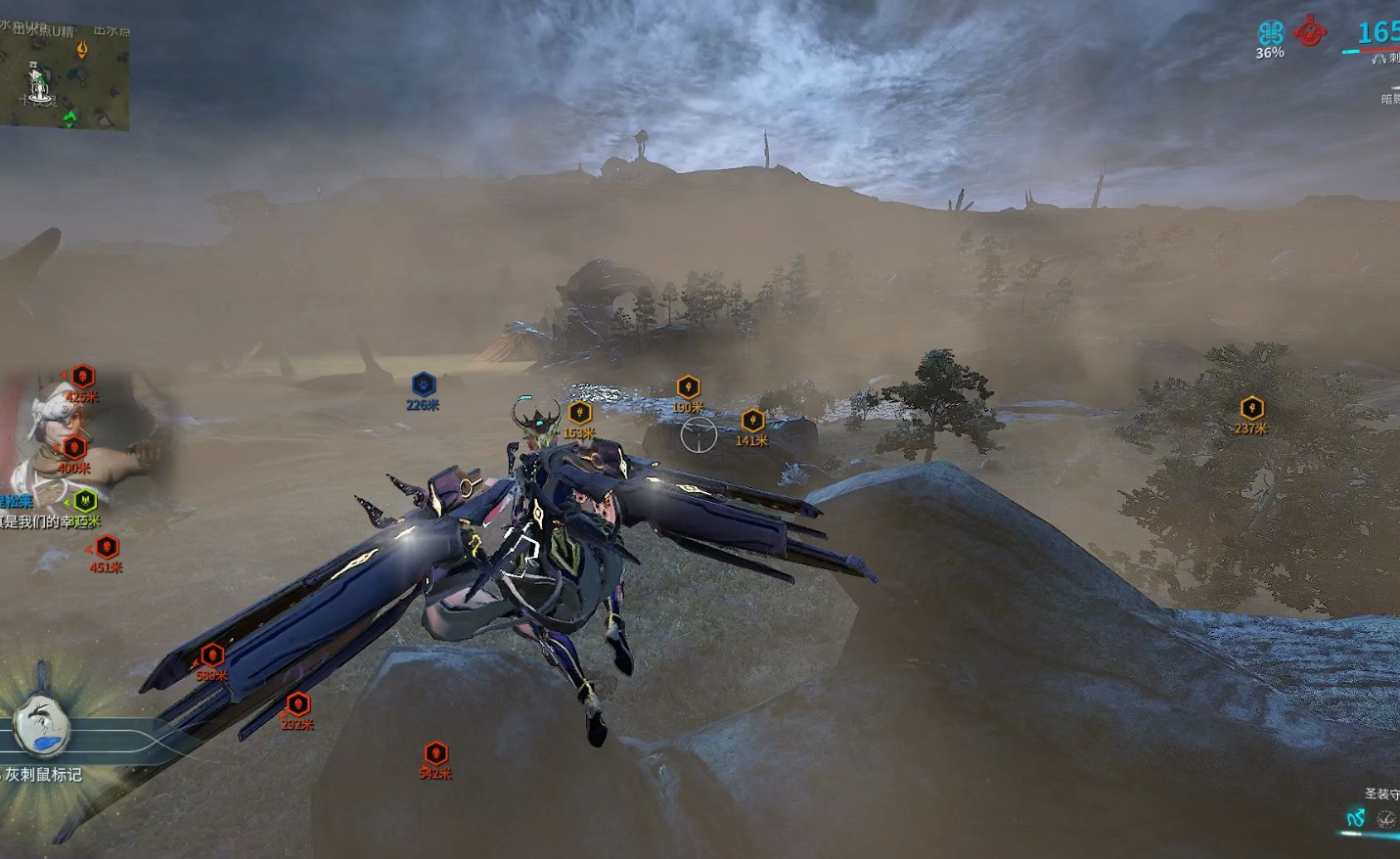This screenshot has height=859, width=1400.
Task: Click the red marker at 425米
Action: (x=82, y=377)
